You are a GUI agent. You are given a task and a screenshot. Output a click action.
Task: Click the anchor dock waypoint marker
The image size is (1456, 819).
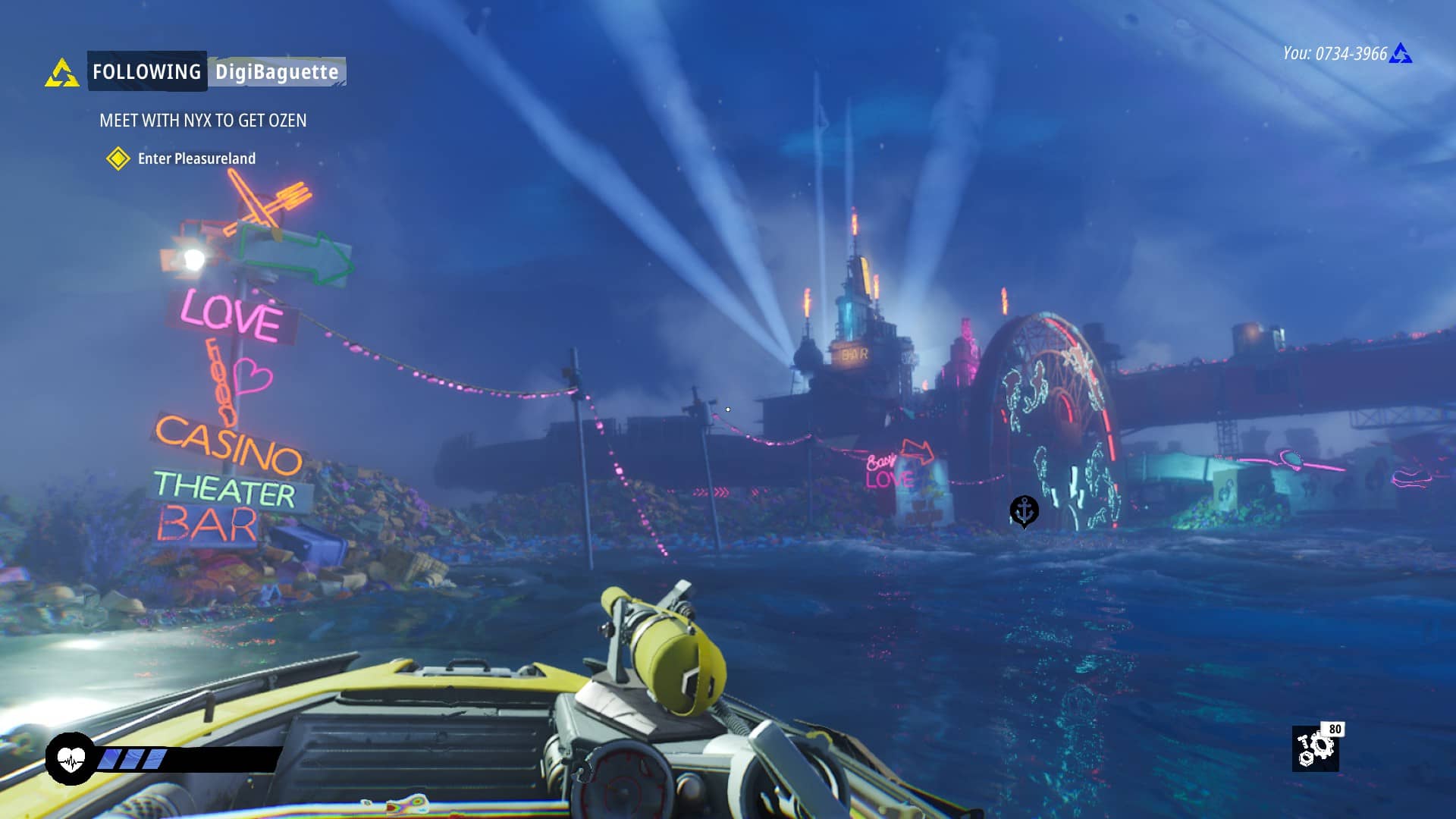tap(1024, 511)
